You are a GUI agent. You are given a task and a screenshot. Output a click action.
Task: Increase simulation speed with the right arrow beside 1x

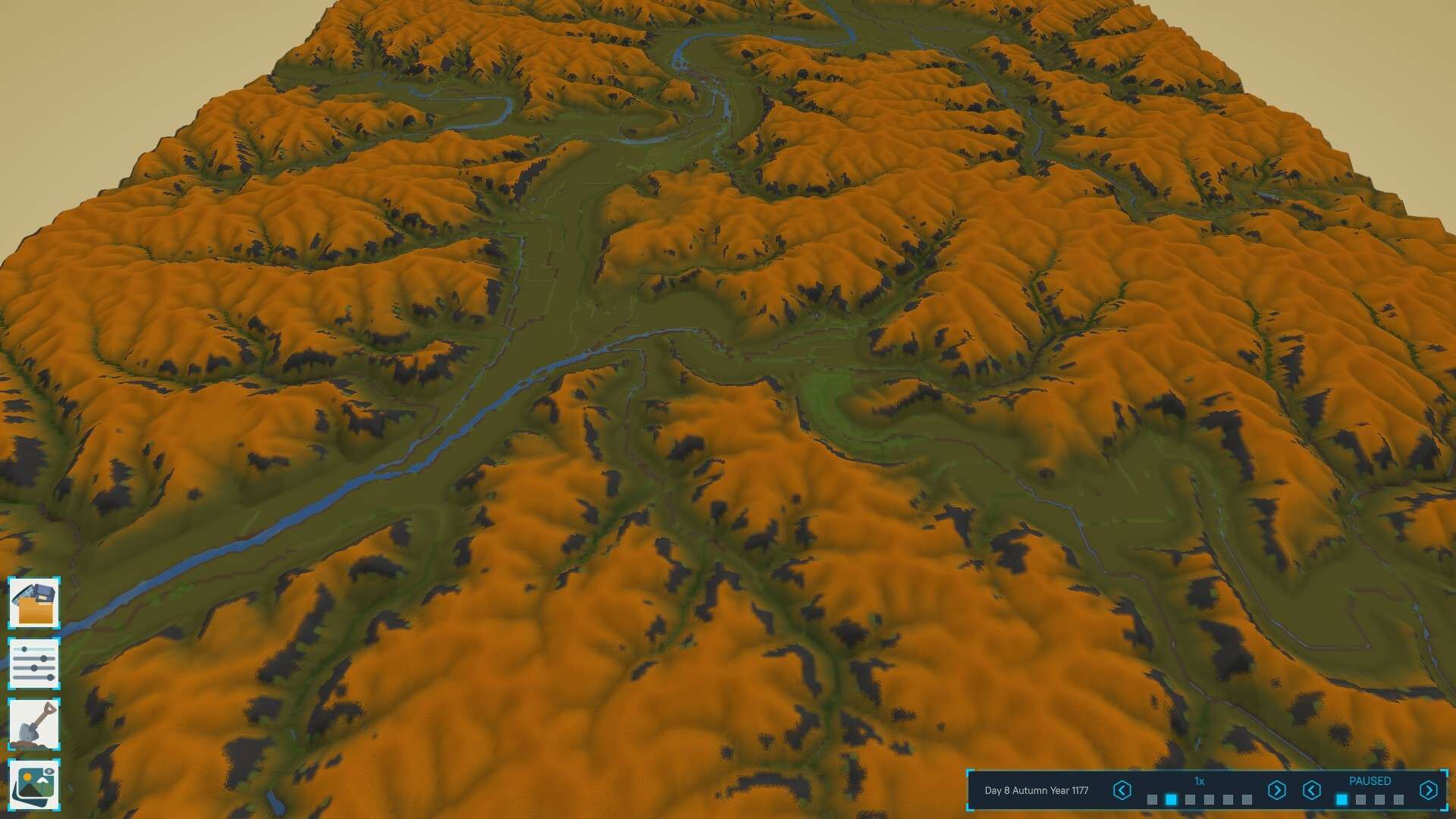[x=1276, y=791]
